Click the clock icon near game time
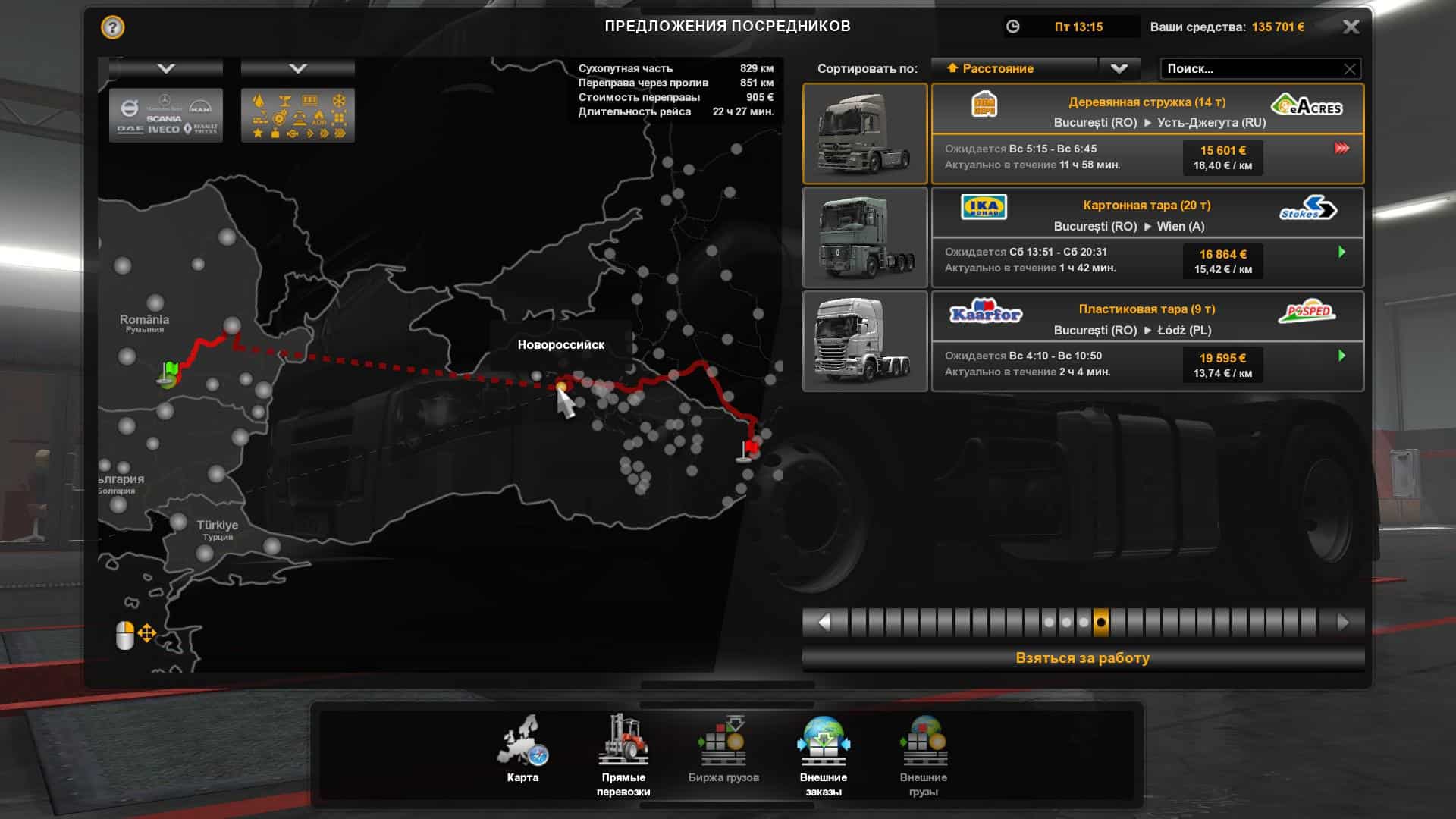 pyautogui.click(x=1014, y=27)
